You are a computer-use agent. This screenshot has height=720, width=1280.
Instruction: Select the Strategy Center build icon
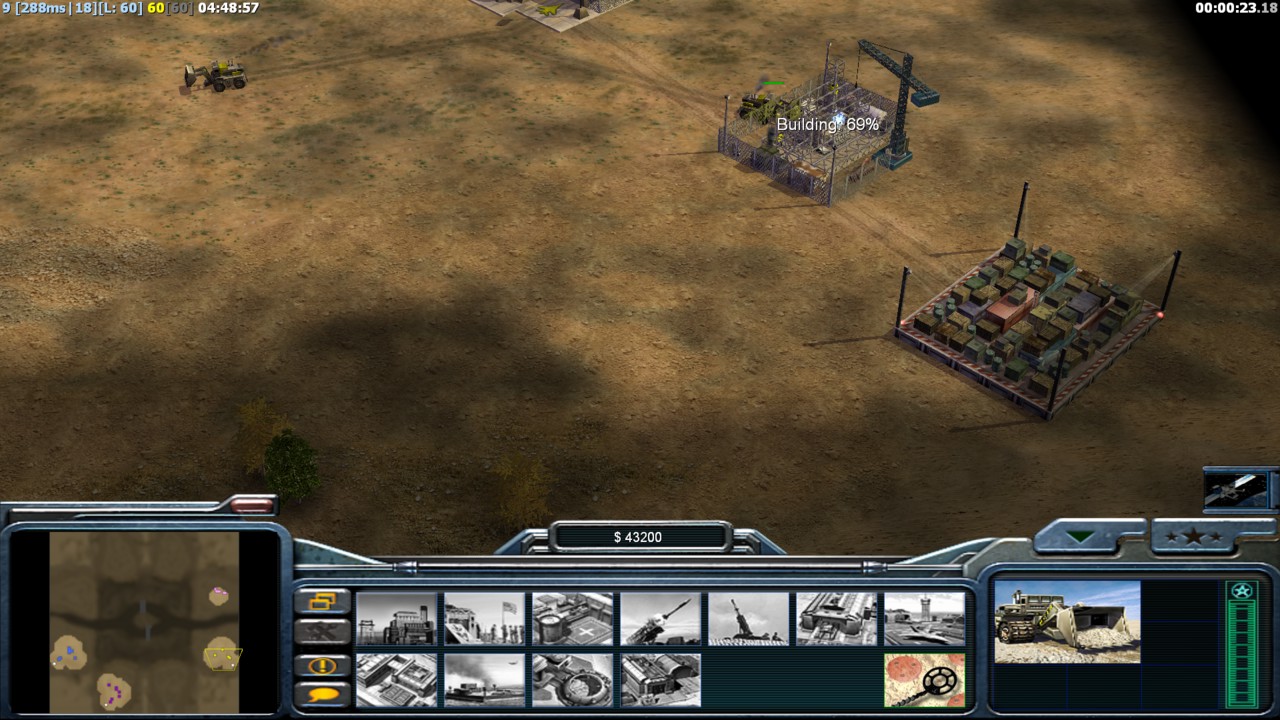tap(396, 680)
